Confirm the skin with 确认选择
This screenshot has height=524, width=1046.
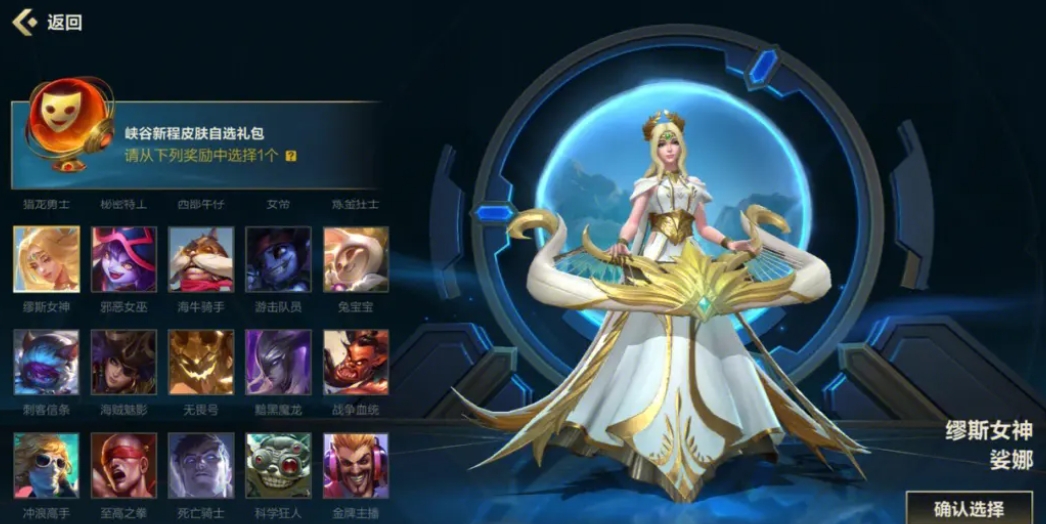click(x=968, y=507)
